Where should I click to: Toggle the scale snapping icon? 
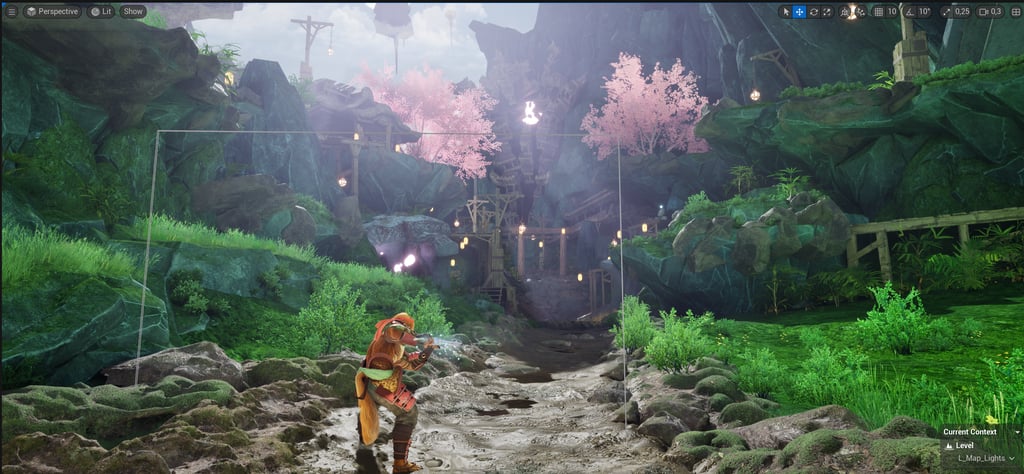945,12
